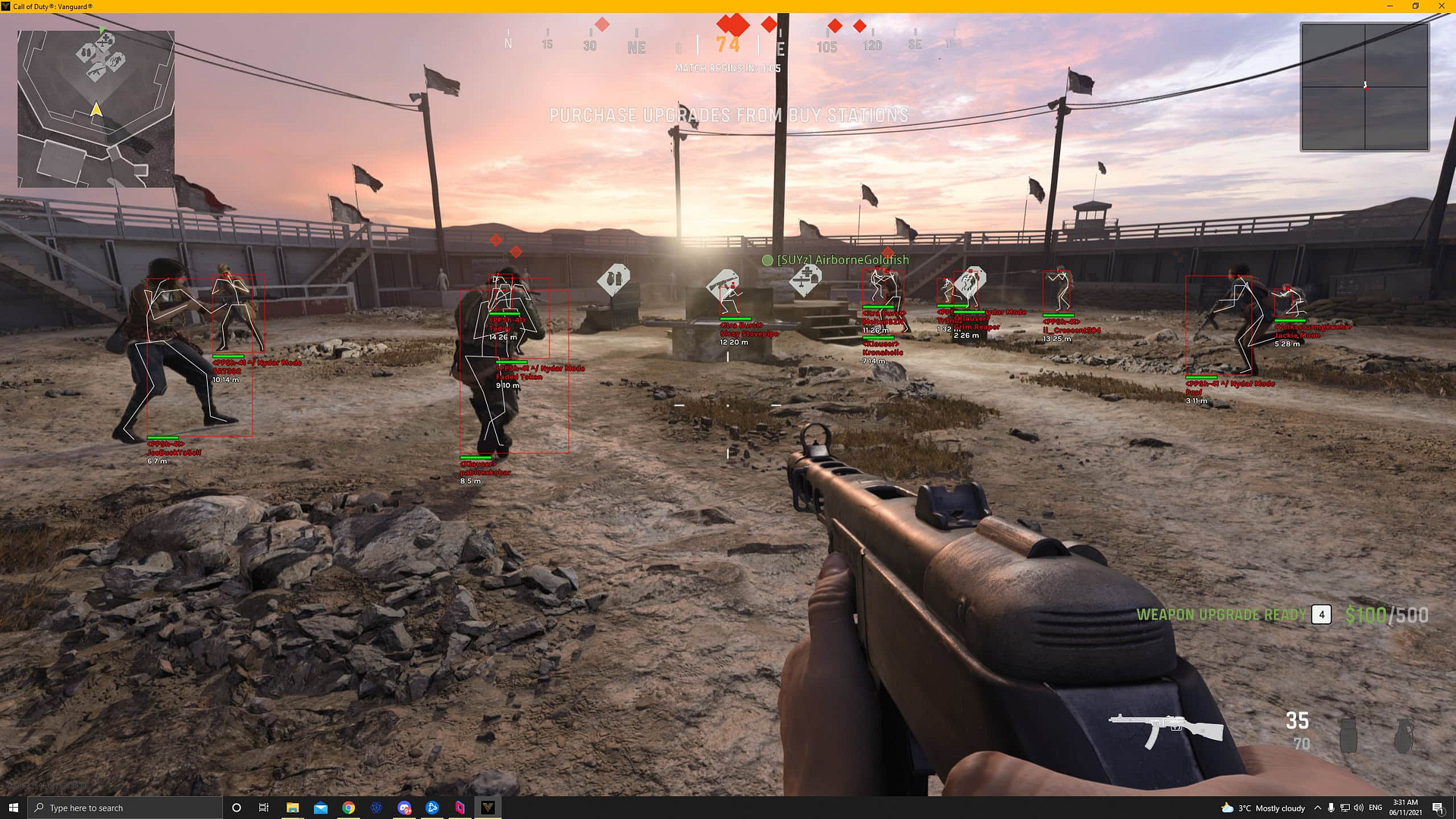Image resolution: width=1456 pixels, height=819 pixels.
Task: Select the PPSh-41 weapon icon
Action: coord(1166,729)
